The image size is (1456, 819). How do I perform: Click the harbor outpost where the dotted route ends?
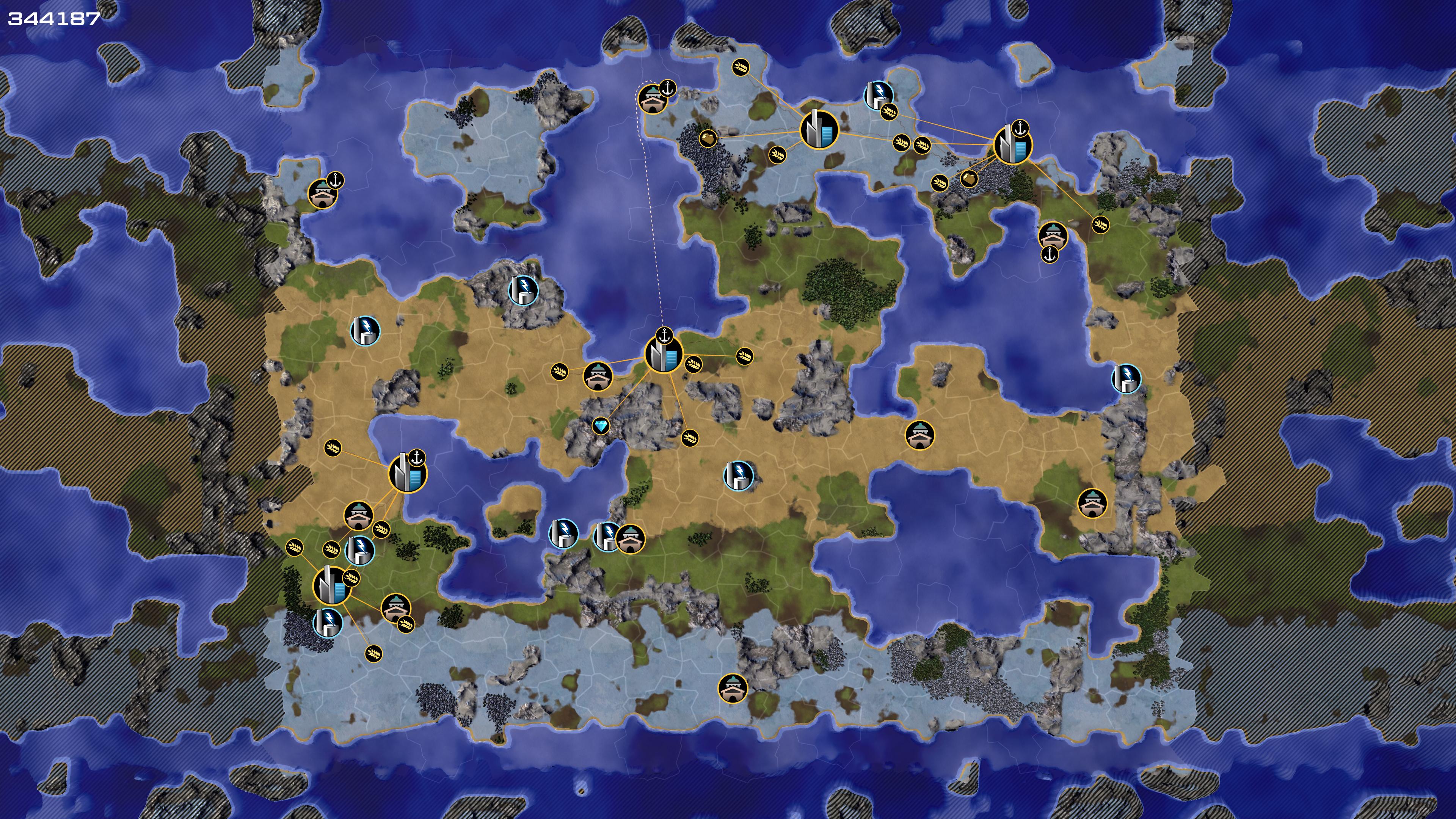(x=652, y=99)
